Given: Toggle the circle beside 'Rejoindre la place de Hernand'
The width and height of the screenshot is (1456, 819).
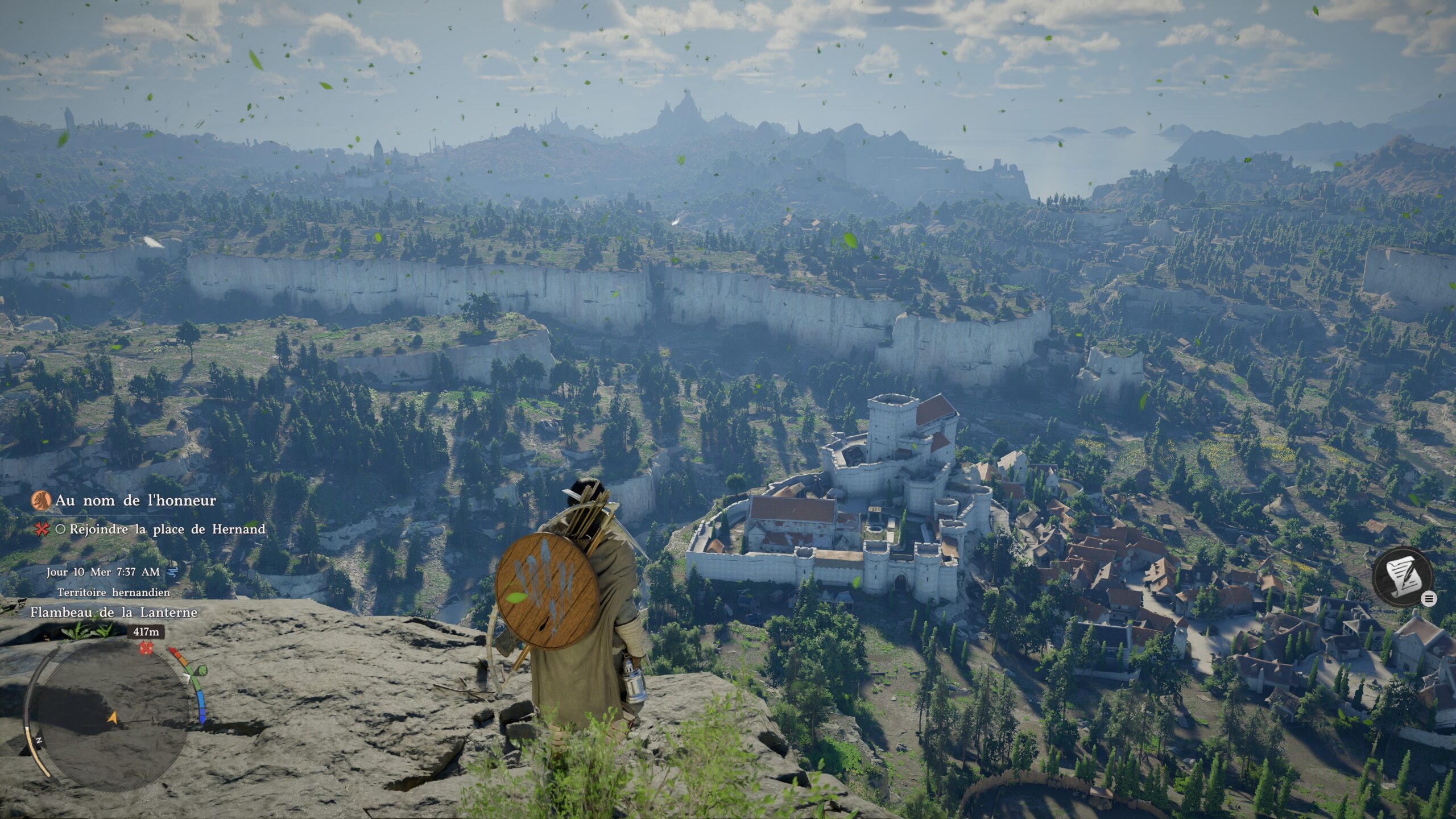Looking at the screenshot, I should [62, 529].
